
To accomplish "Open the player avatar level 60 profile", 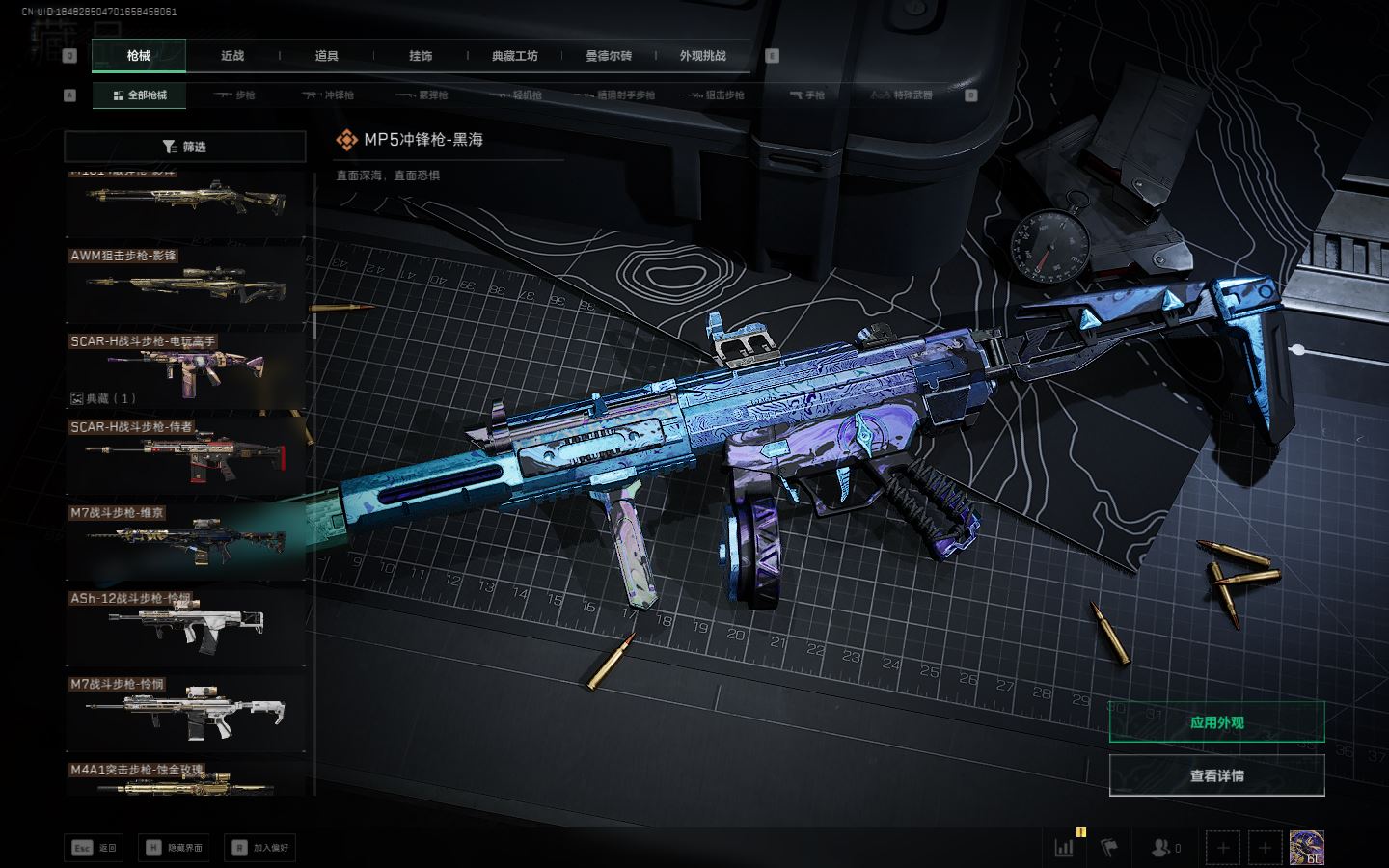I will (1306, 848).
